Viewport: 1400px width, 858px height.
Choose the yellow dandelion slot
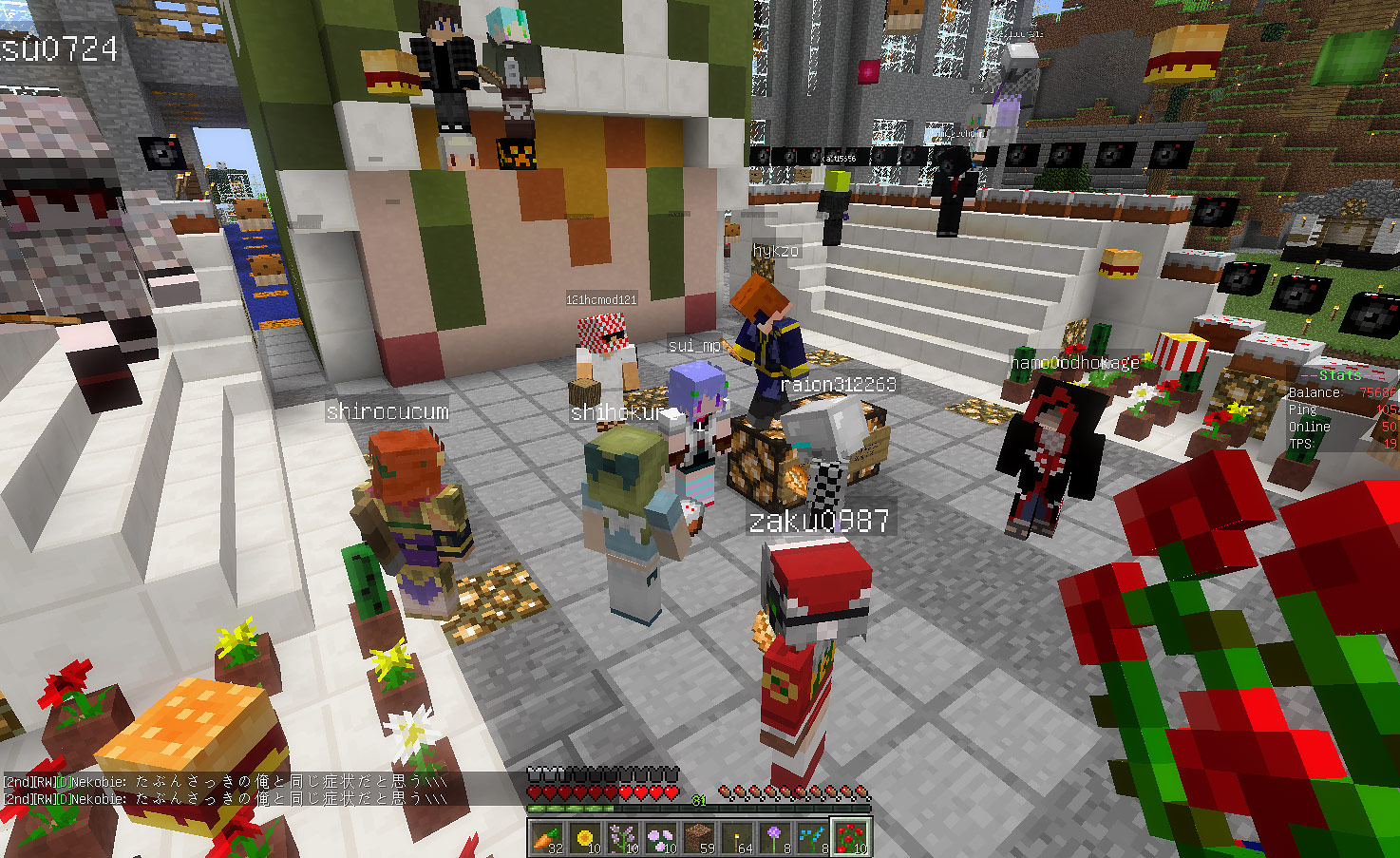pos(584,838)
